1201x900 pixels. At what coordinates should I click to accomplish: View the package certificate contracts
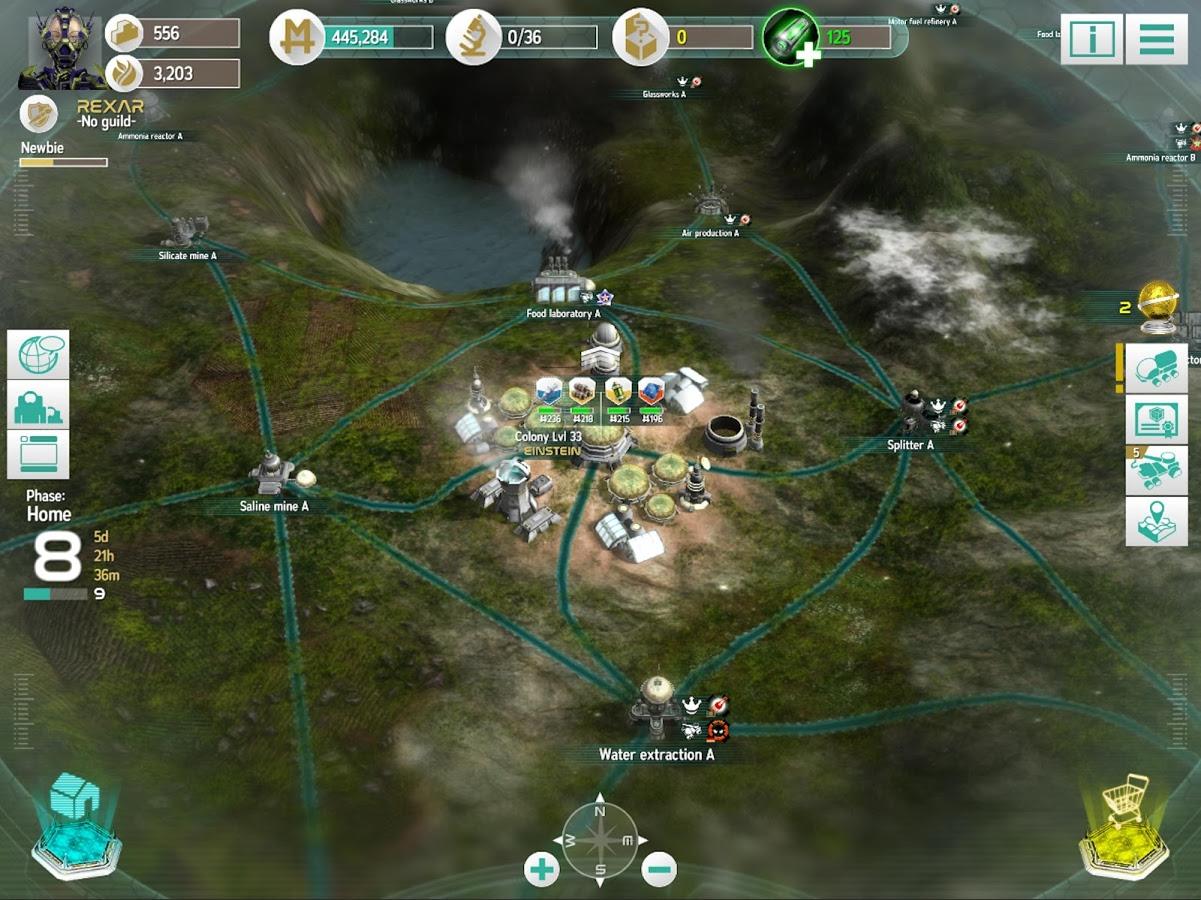point(1156,419)
